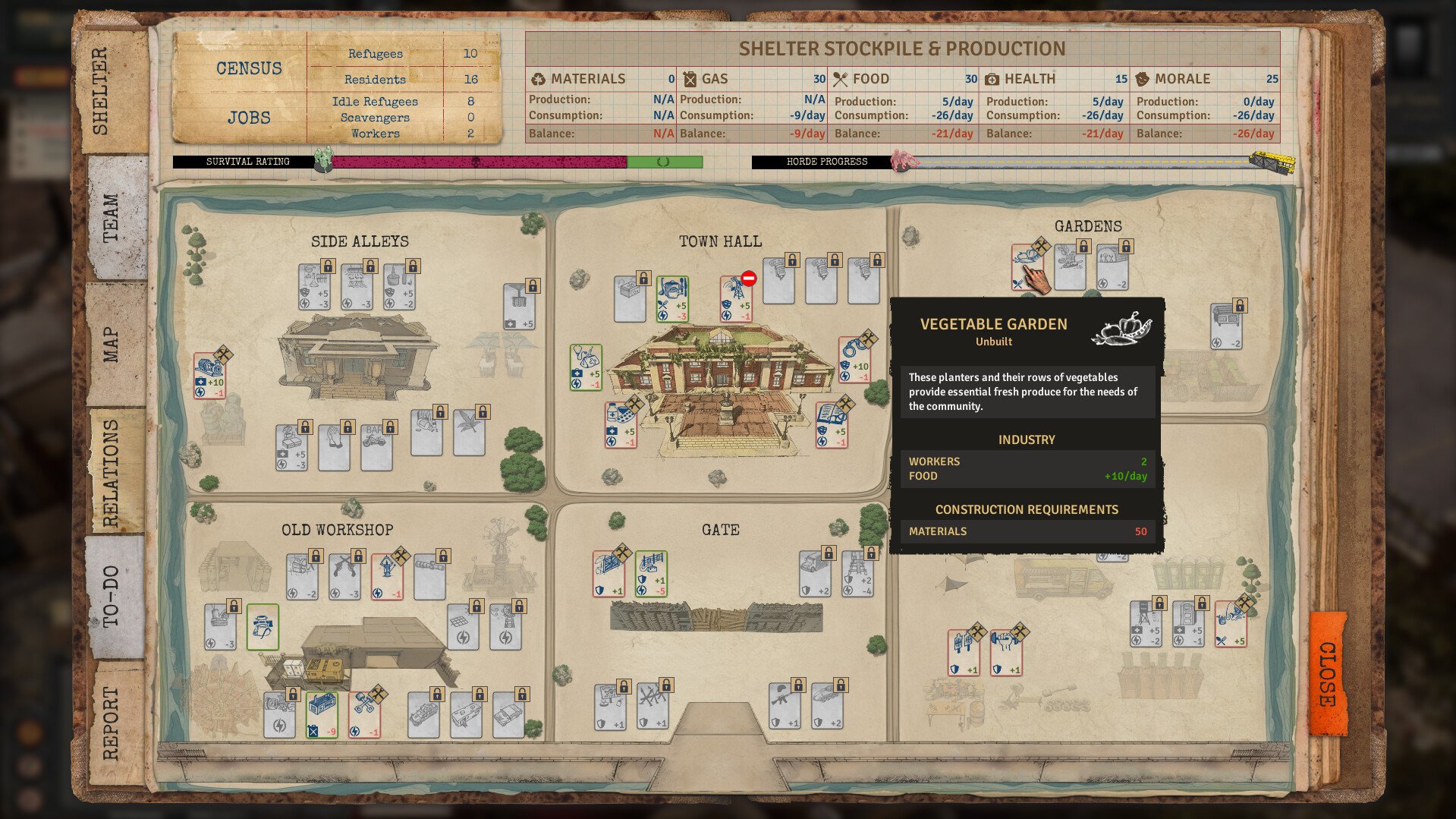Show the To-Do tab
Image resolution: width=1456 pixels, height=819 pixels.
tap(112, 596)
